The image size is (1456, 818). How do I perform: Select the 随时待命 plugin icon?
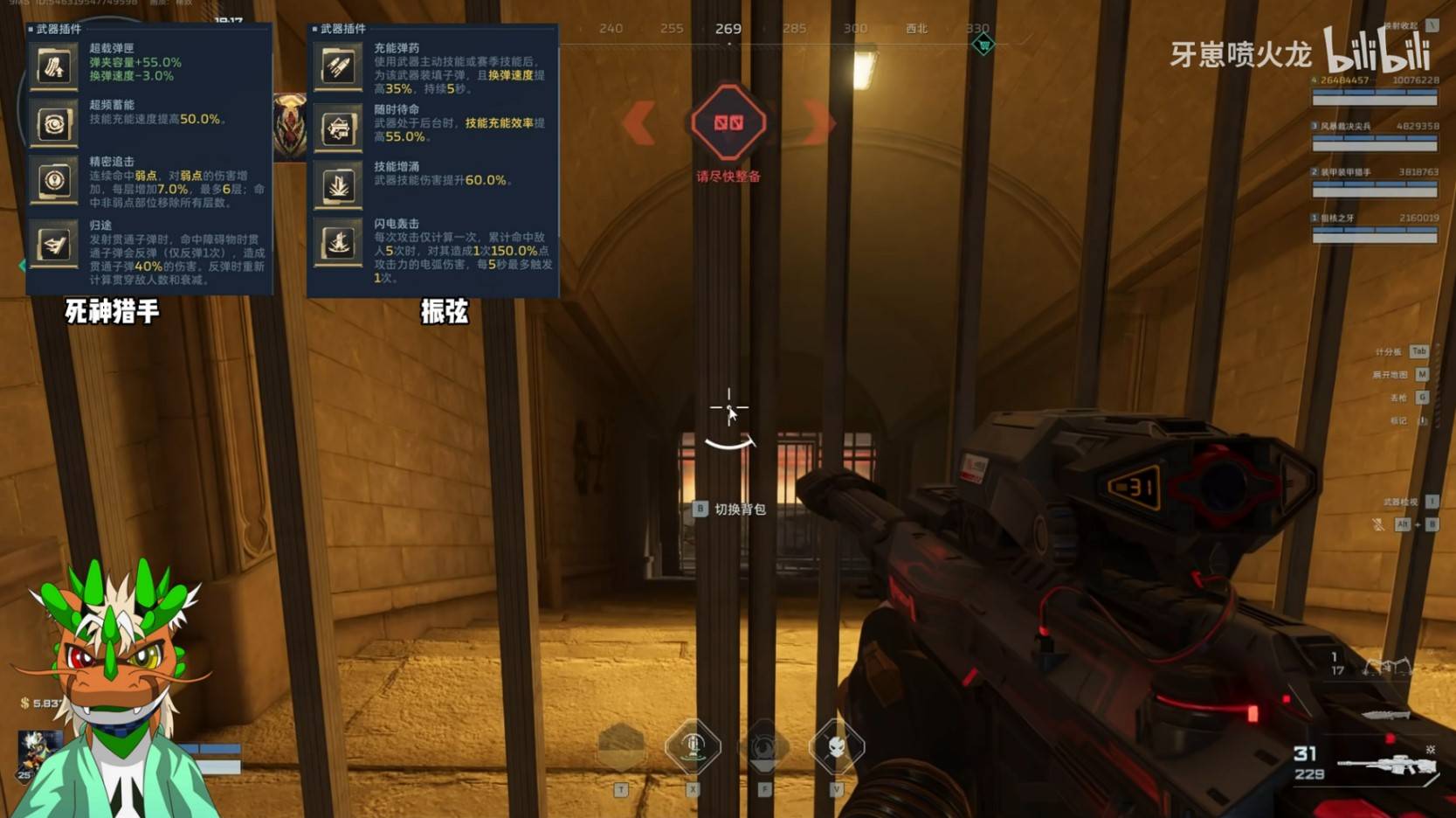pos(338,129)
